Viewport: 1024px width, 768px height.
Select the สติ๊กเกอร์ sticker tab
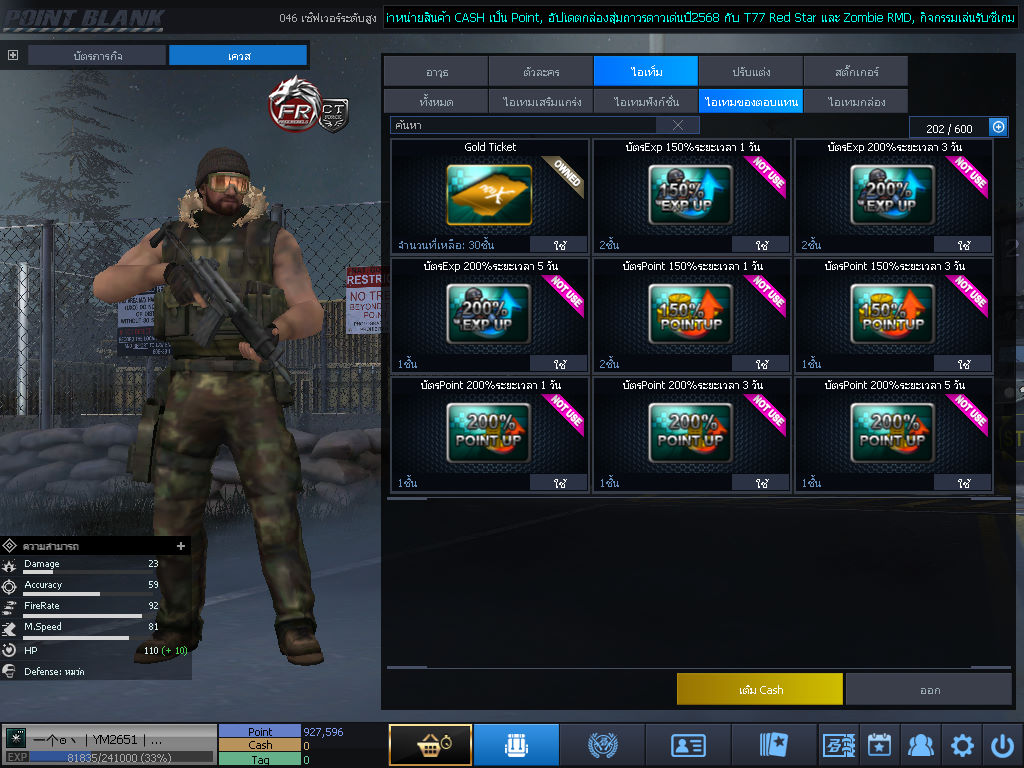(x=856, y=71)
